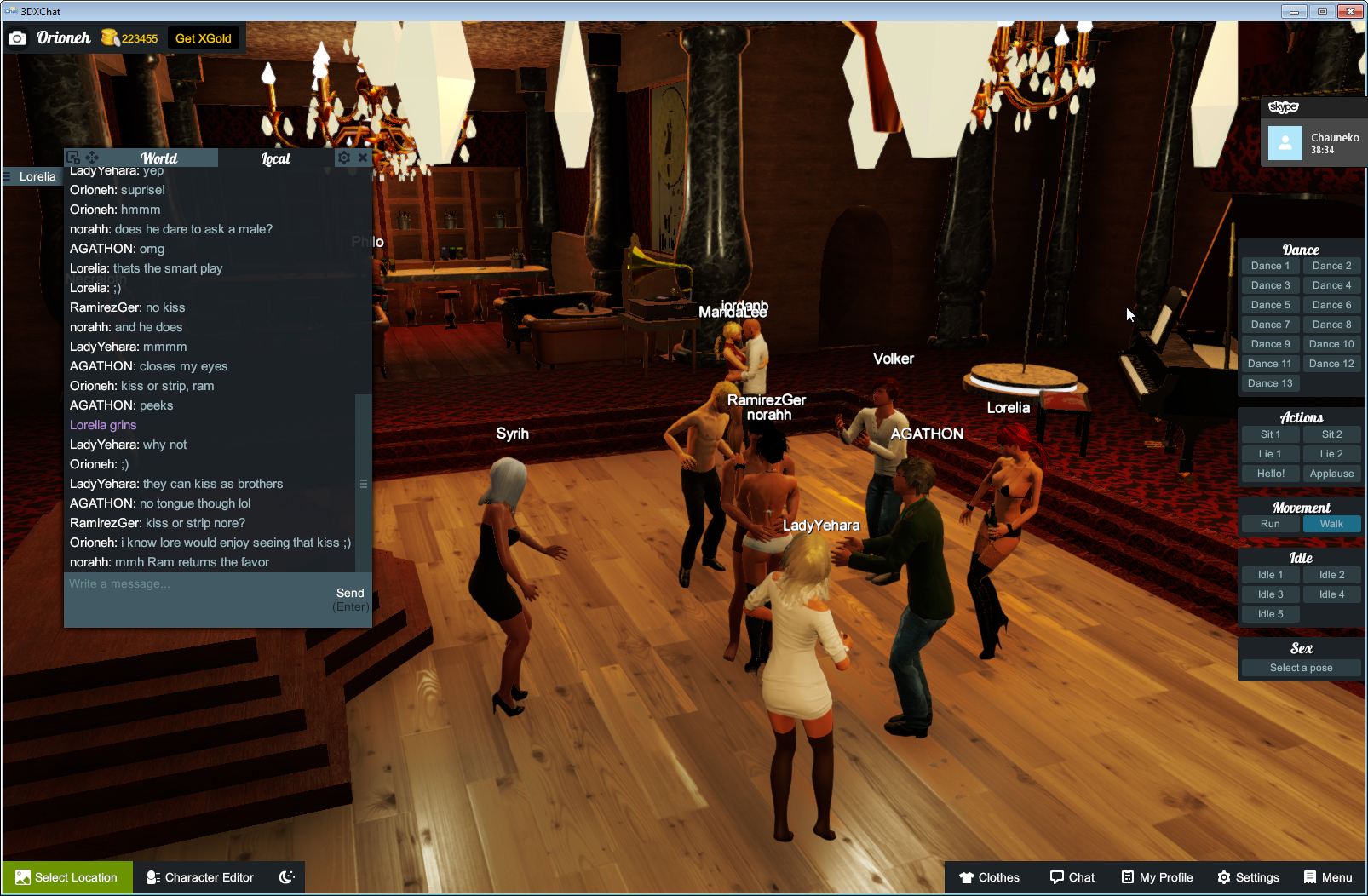This screenshot has height=896, width=1368.
Task: Open chat settings via the gear icon
Action: (x=343, y=158)
